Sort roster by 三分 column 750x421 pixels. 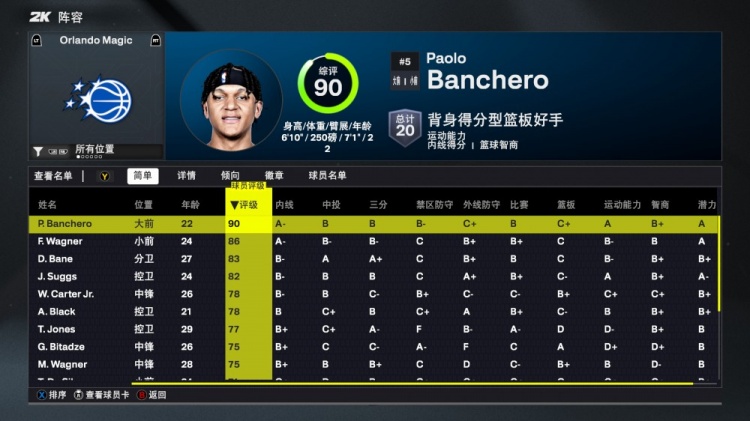[x=378, y=204]
